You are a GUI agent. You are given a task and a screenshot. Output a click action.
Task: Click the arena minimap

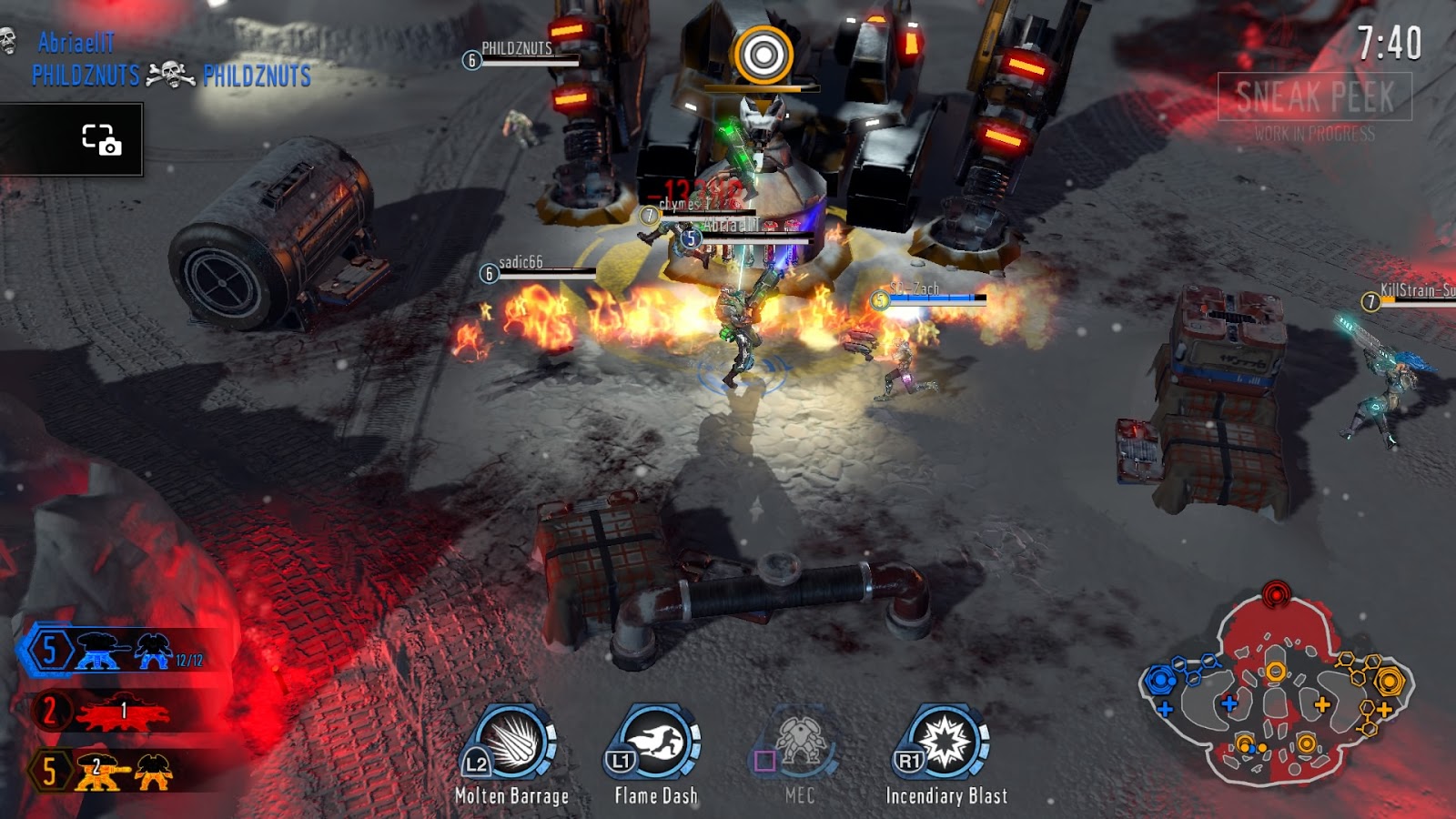coord(1276,692)
